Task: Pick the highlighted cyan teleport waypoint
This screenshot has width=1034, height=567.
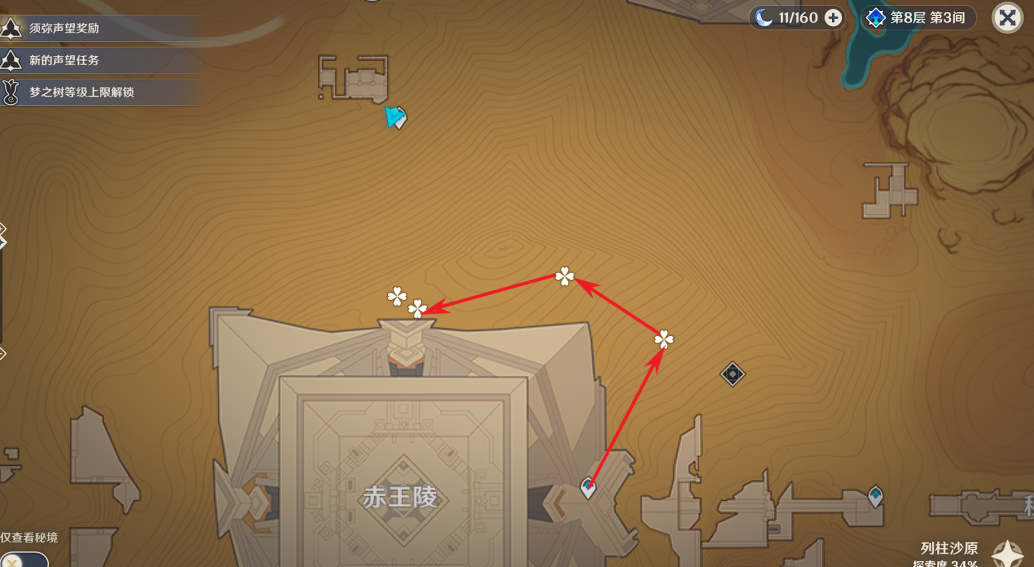Action: point(396,118)
